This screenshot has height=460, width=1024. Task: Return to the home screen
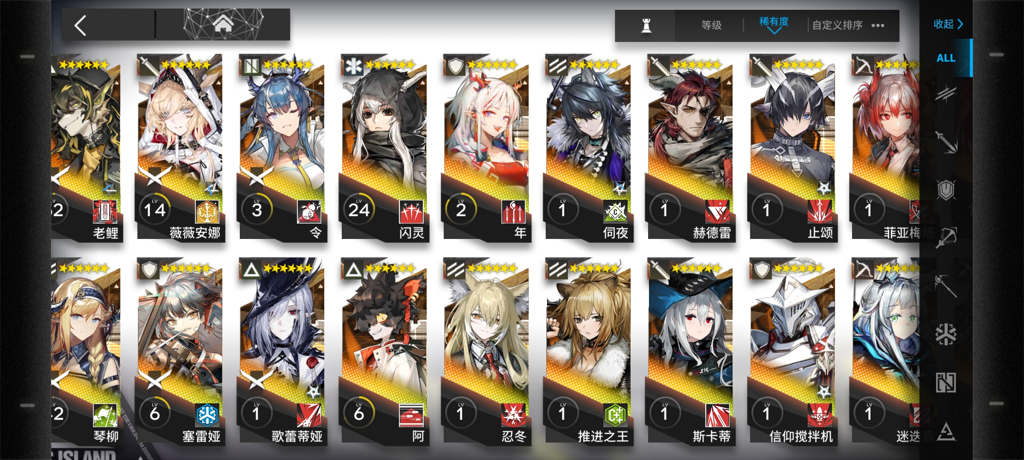tap(222, 25)
